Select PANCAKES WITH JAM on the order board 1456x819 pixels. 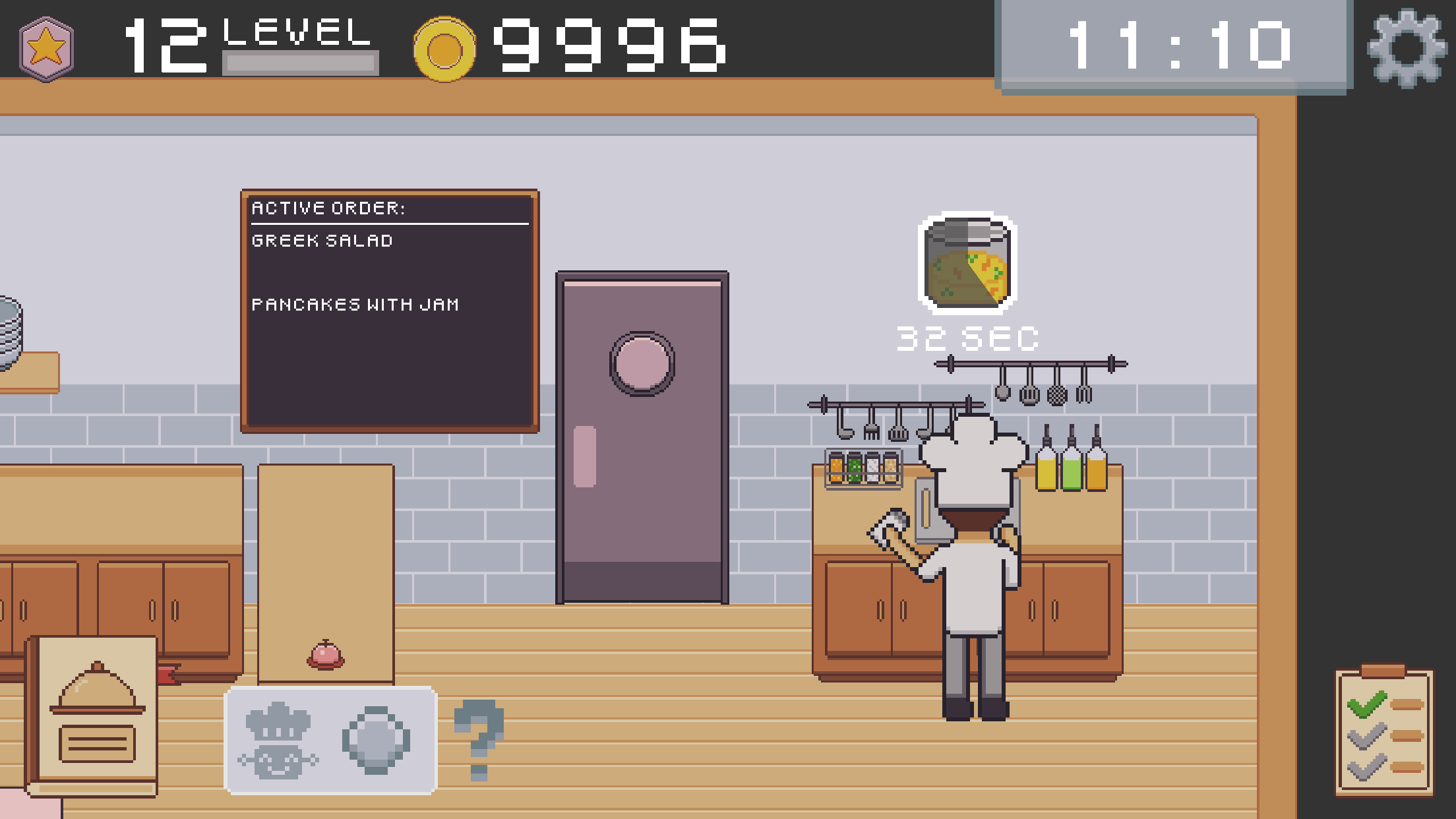click(x=355, y=304)
